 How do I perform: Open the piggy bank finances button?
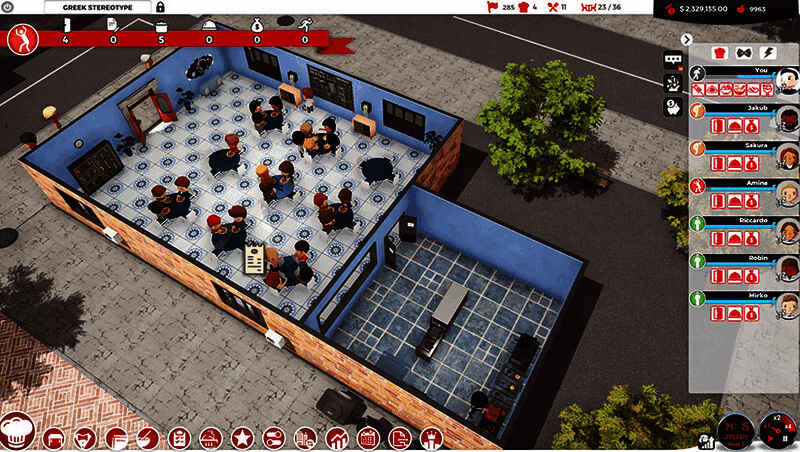tap(673, 107)
